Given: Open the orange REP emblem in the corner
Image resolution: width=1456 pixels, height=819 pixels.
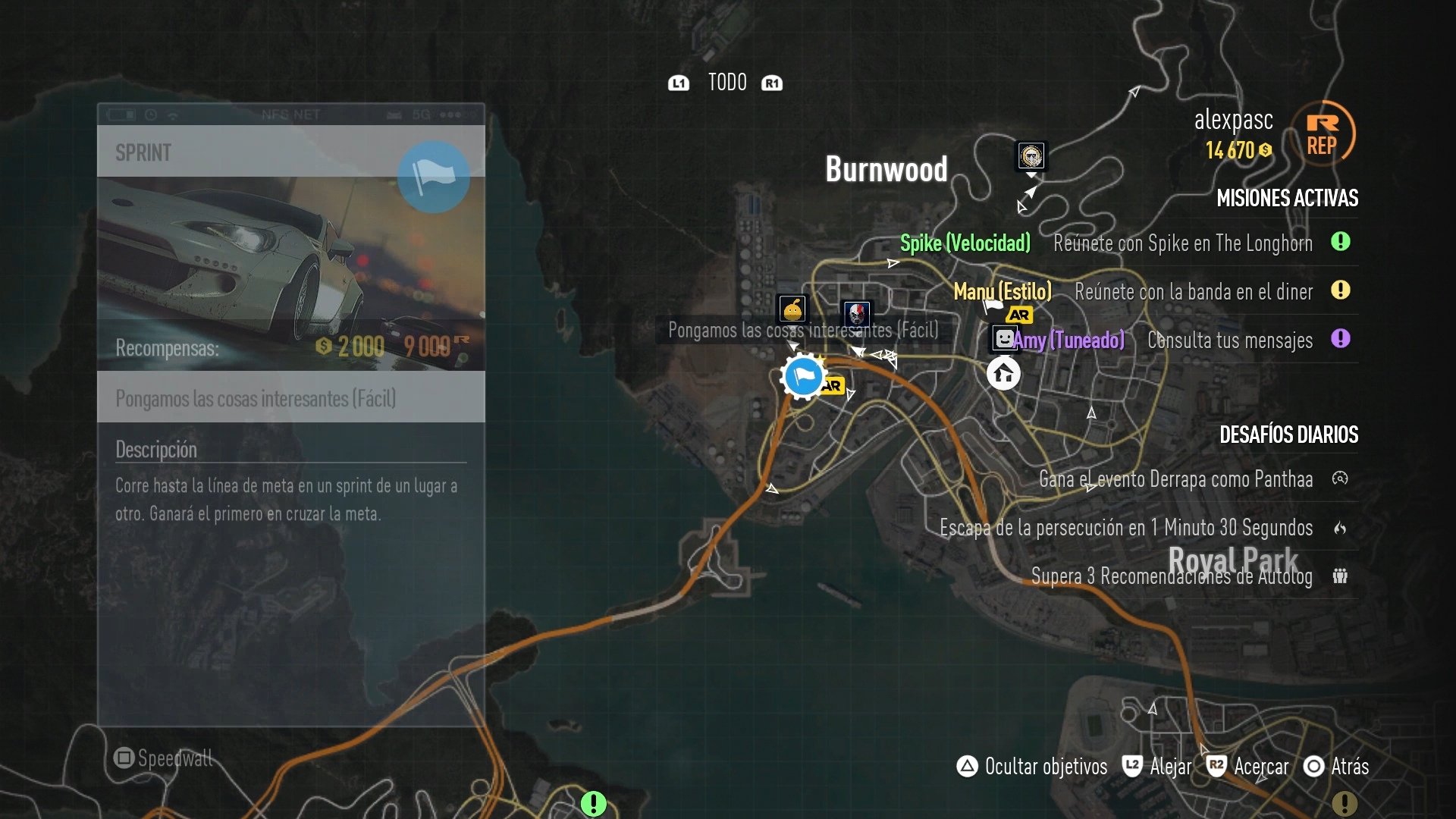Looking at the screenshot, I should [1323, 132].
